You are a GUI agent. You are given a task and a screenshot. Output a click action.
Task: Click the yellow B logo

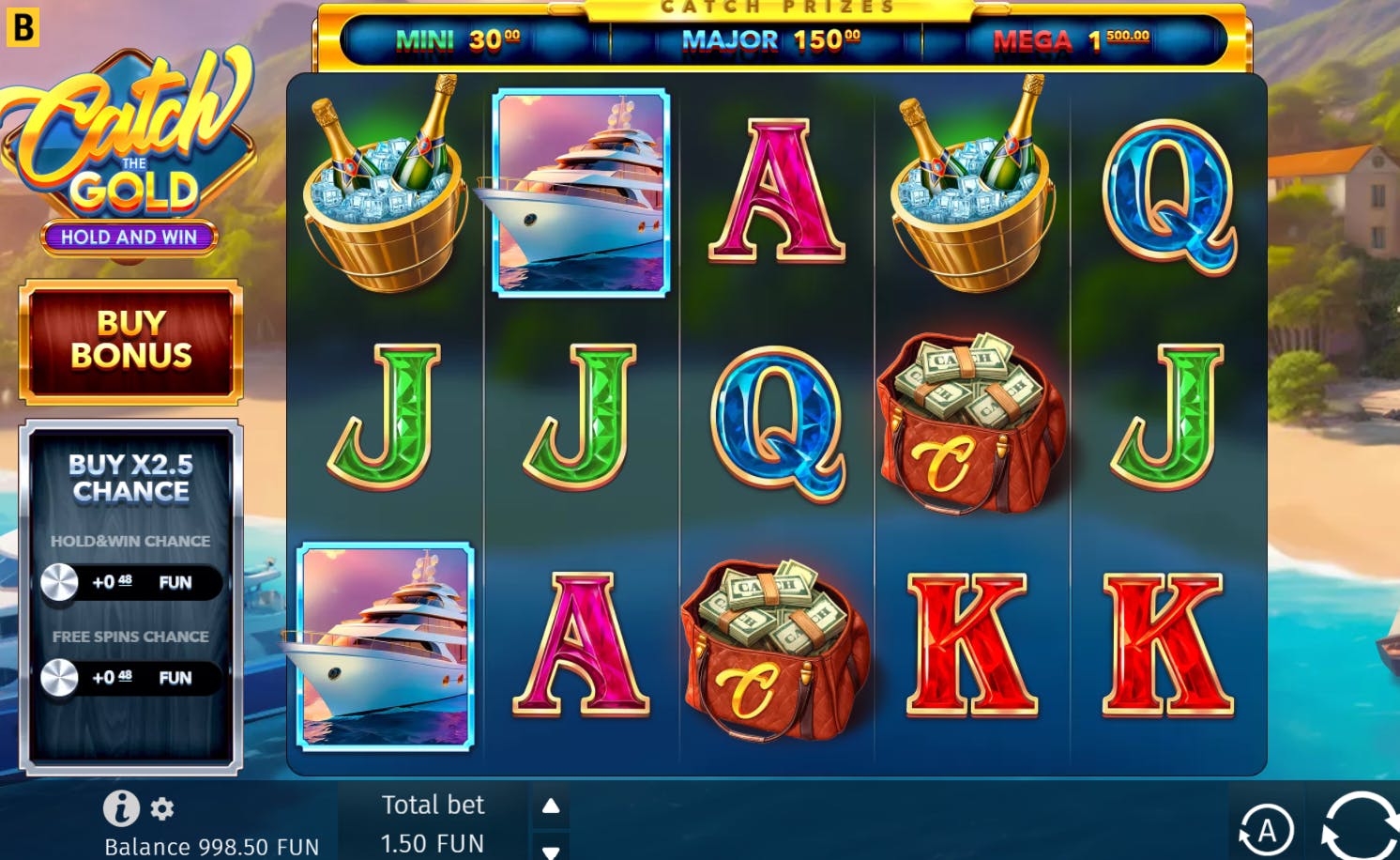(x=23, y=26)
